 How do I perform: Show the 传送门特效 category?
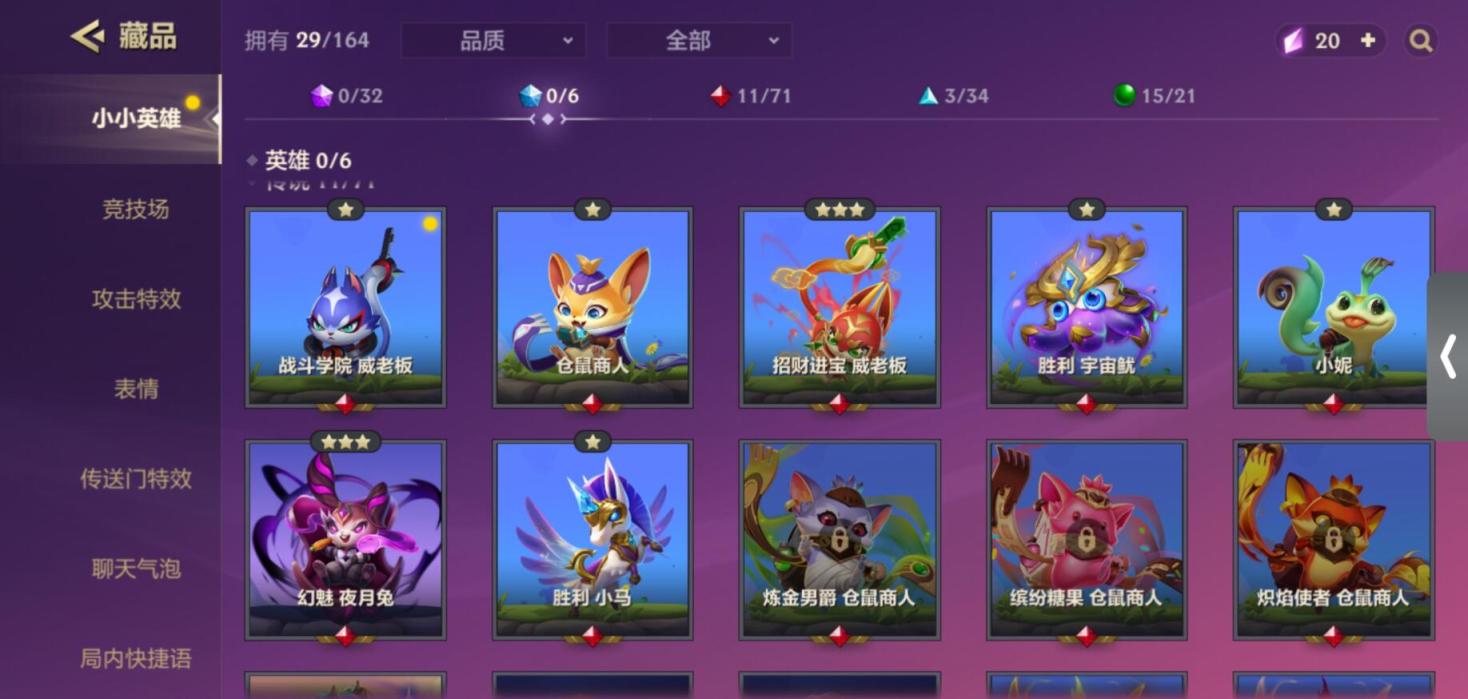point(136,479)
